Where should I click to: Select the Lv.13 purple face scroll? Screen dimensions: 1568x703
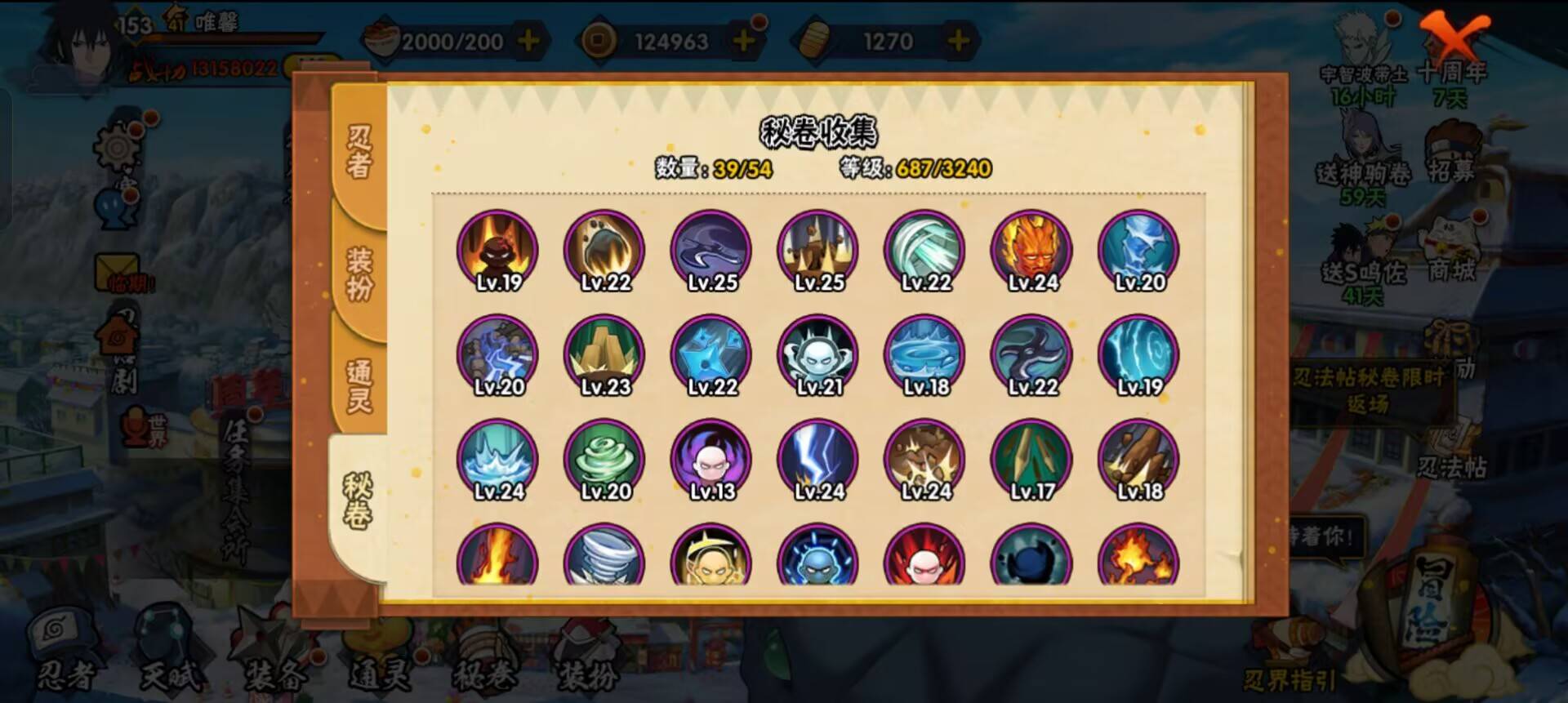point(712,464)
